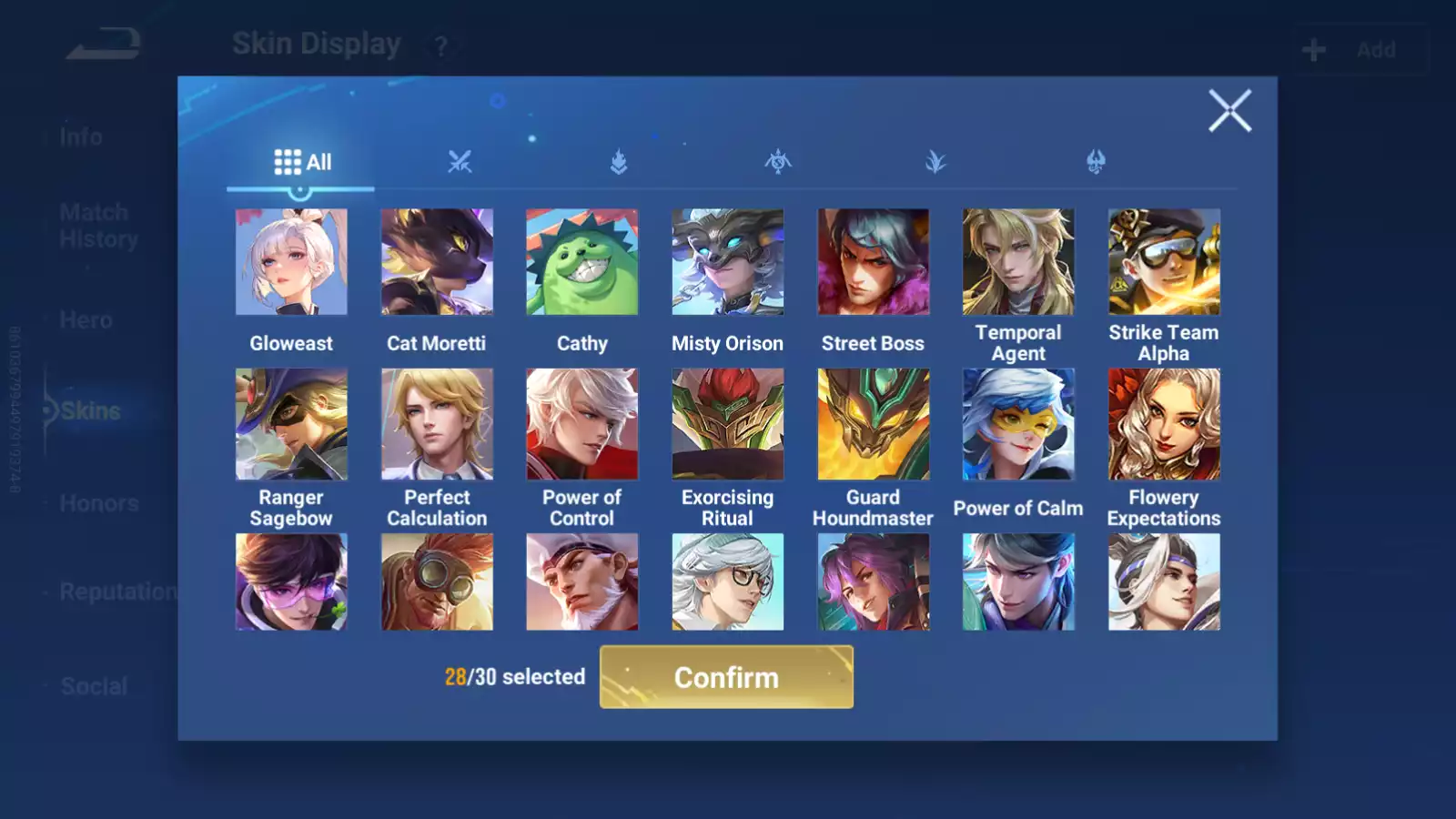This screenshot has width=1456, height=819.
Task: Select the Misty Orison skin
Action: pyautogui.click(x=727, y=262)
